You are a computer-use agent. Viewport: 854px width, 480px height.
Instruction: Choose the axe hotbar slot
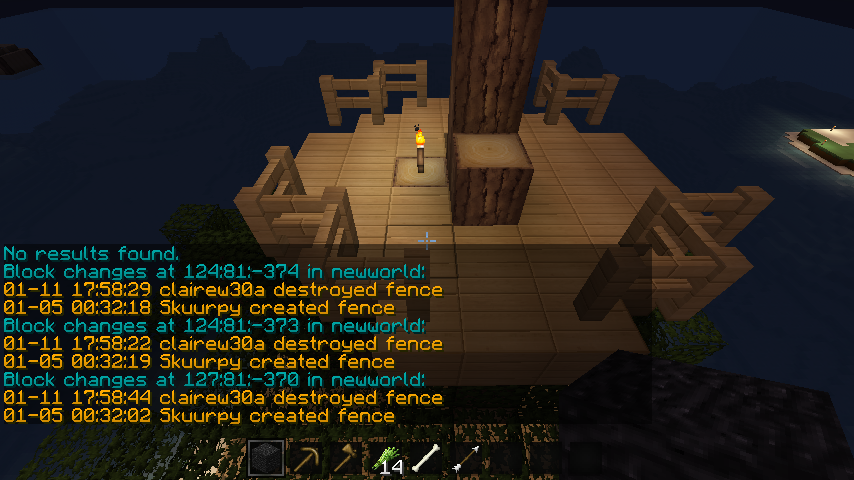(346, 459)
